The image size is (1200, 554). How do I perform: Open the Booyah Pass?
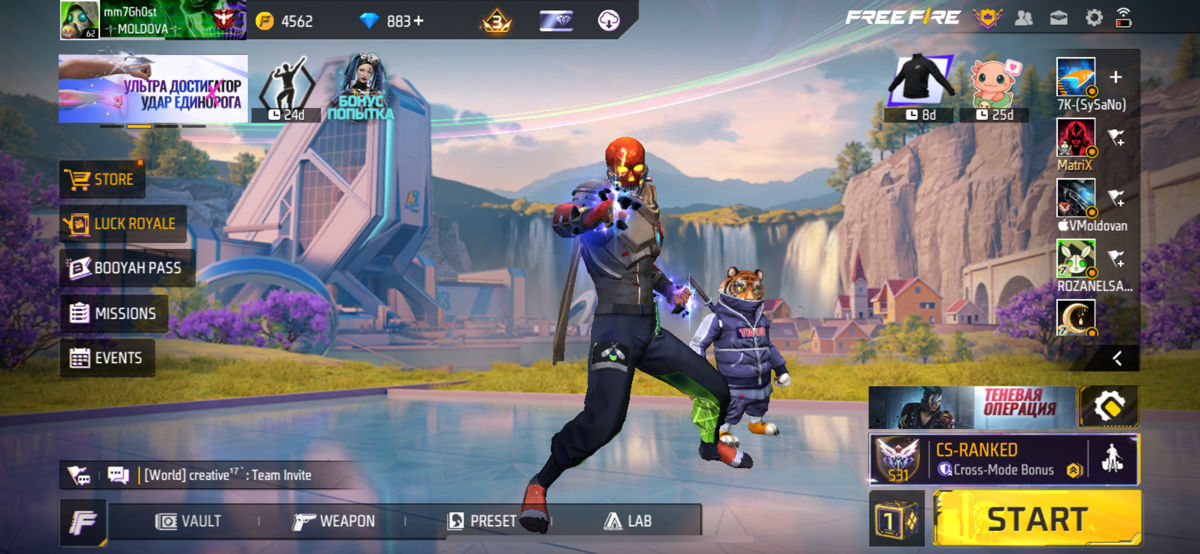click(126, 268)
